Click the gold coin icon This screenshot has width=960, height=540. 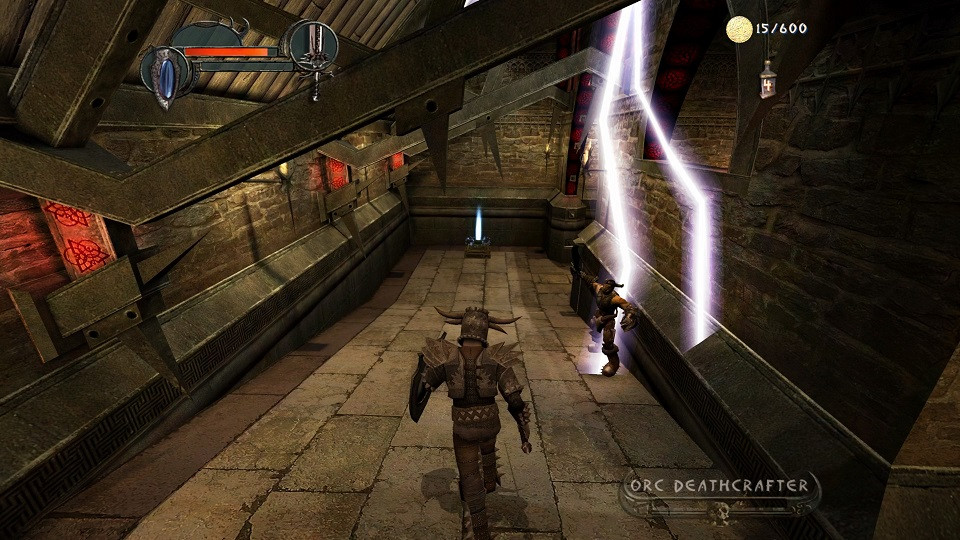coord(739,29)
